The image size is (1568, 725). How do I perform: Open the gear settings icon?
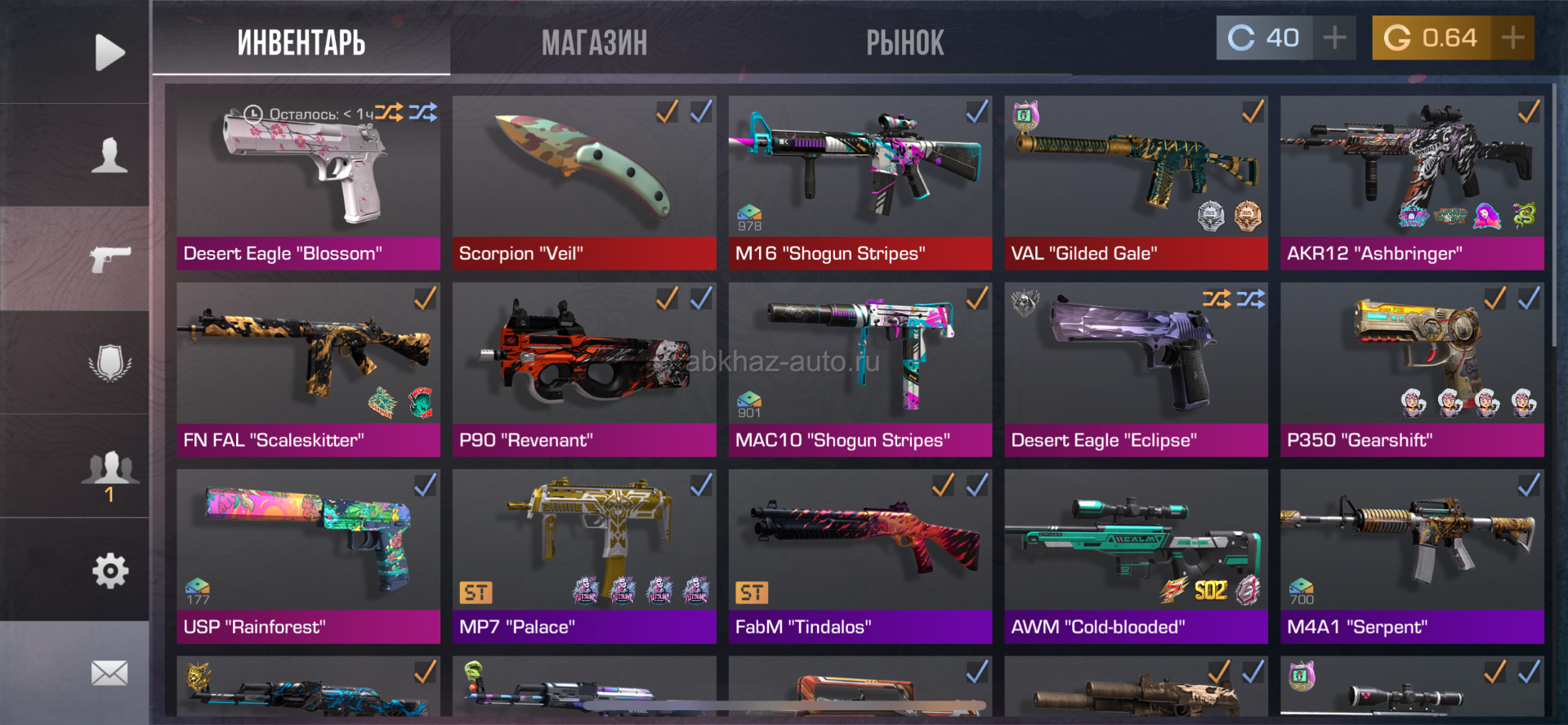coord(109,571)
